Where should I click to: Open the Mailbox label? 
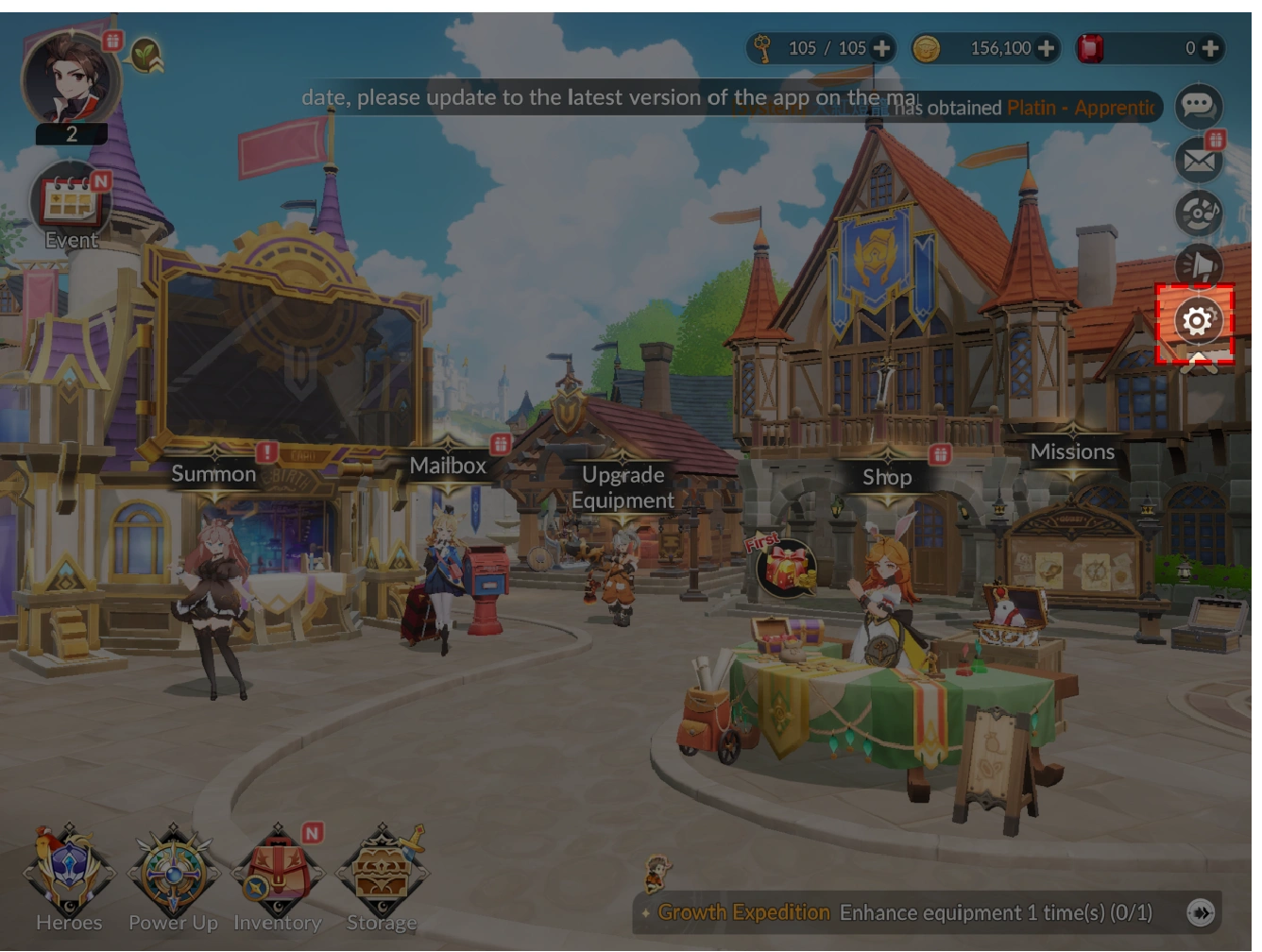(x=448, y=466)
